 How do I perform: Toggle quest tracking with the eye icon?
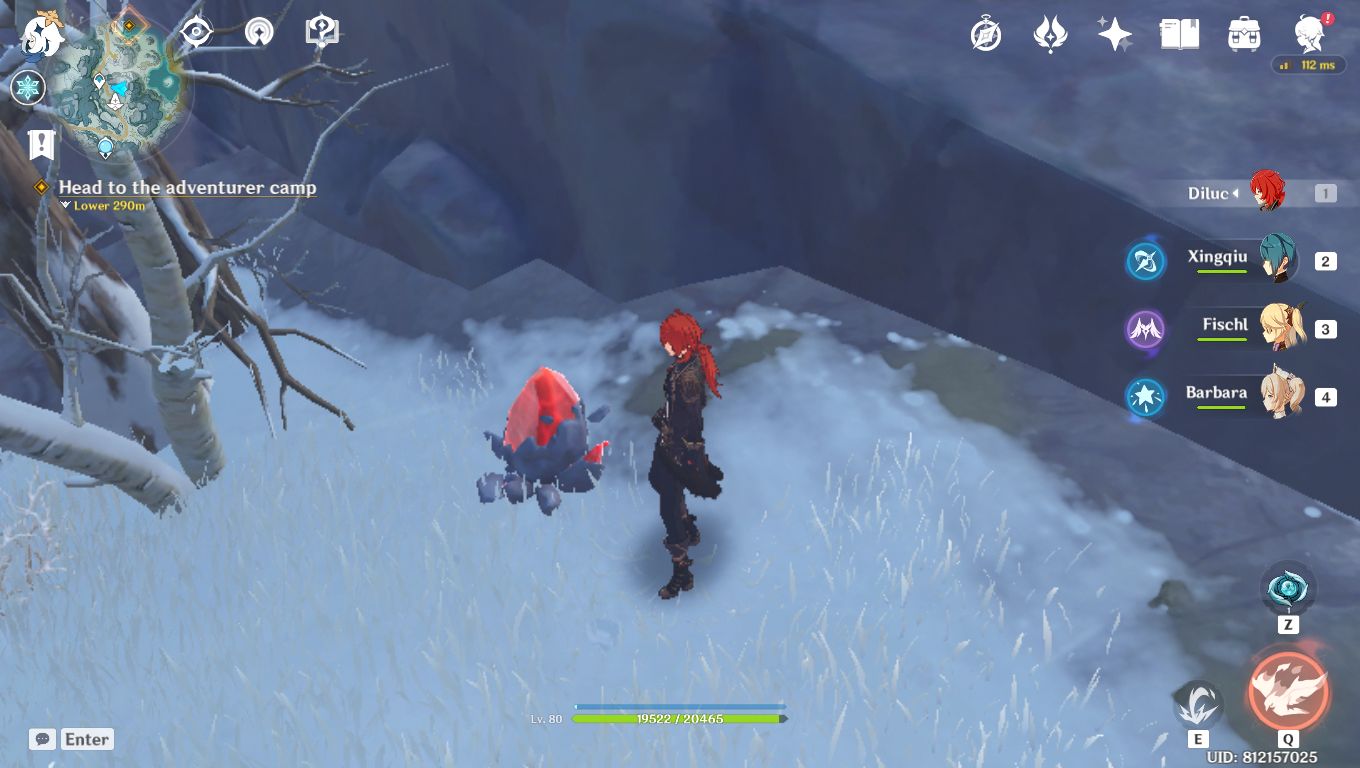pyautogui.click(x=195, y=32)
